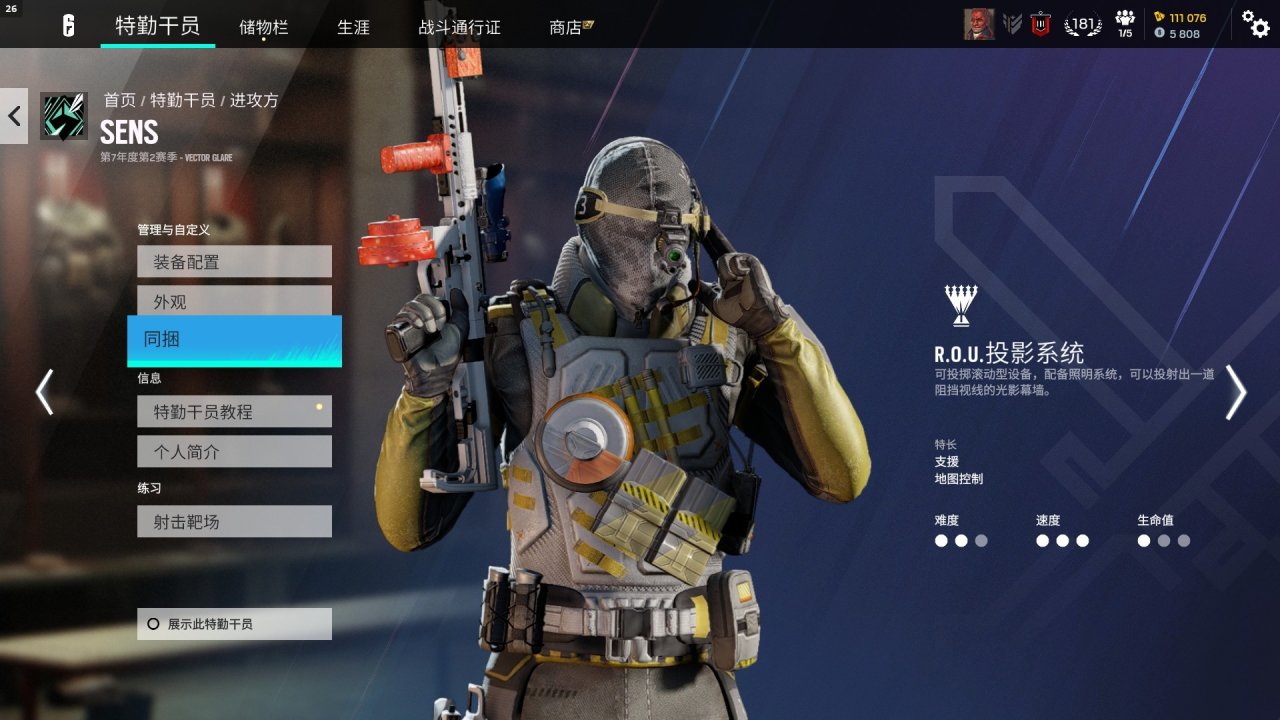Choose the 外观 appearance option
This screenshot has height=720, width=1280.
[x=234, y=301]
